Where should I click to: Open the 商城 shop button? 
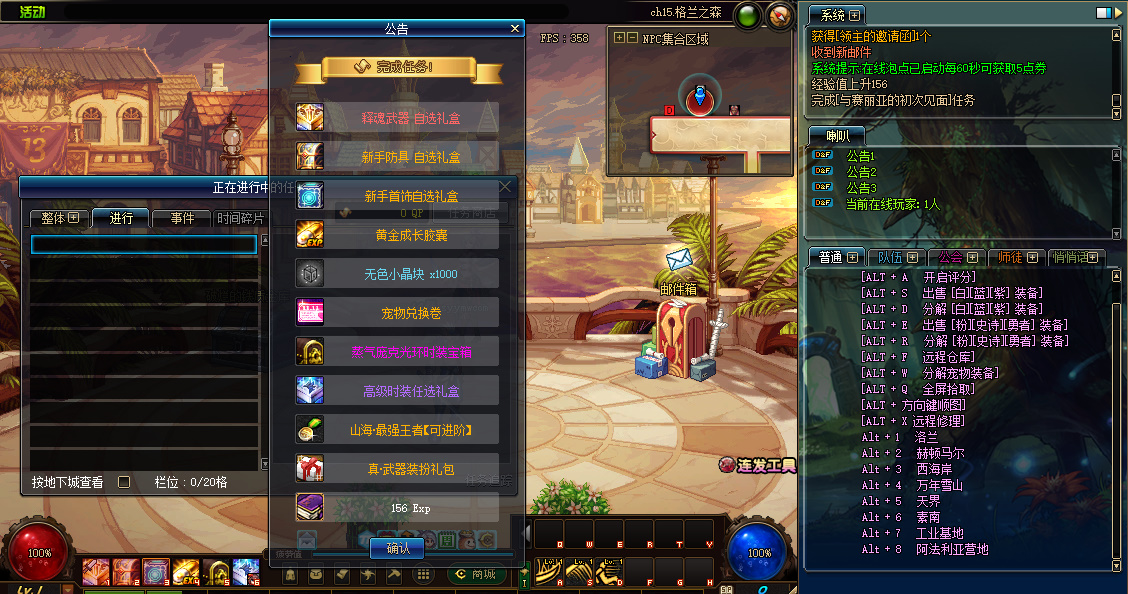pyautogui.click(x=476, y=574)
